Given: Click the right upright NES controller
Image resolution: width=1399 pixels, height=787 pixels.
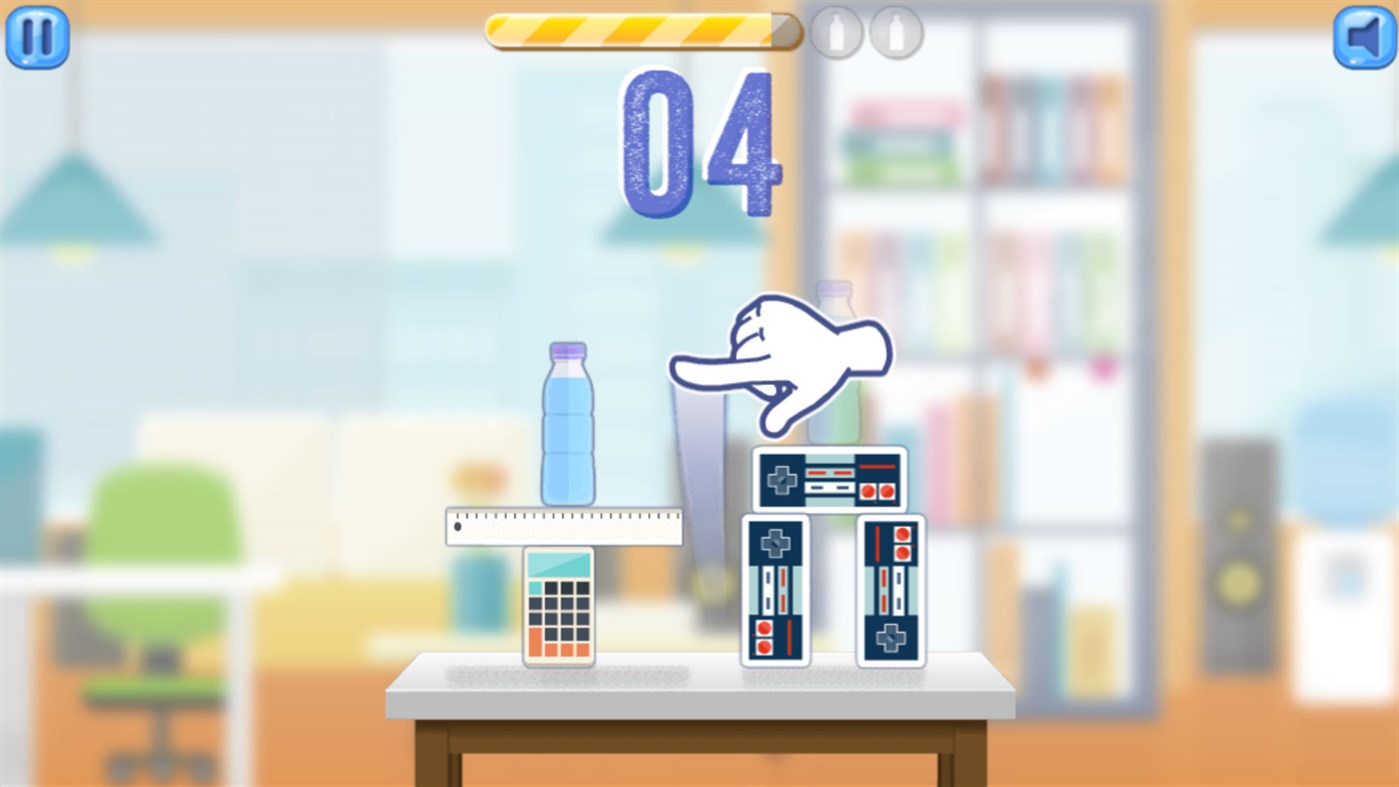Looking at the screenshot, I should 891,590.
